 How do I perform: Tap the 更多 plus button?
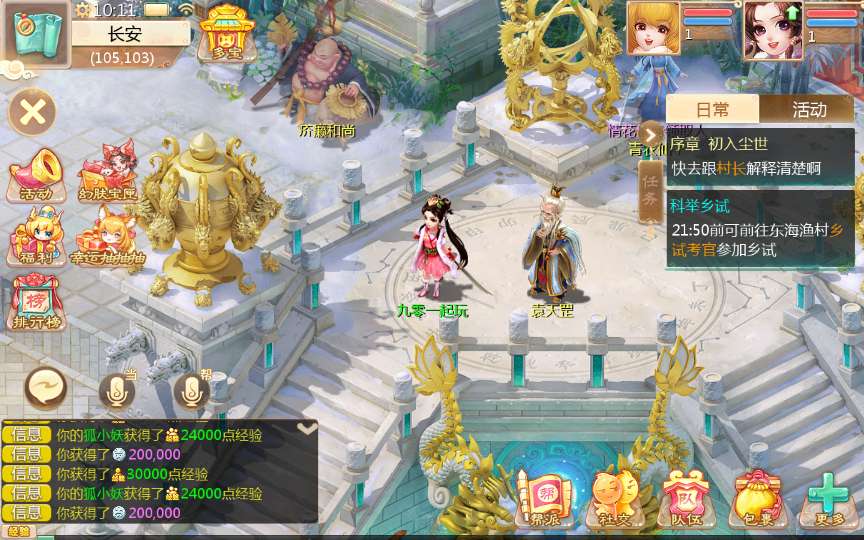tap(828, 497)
